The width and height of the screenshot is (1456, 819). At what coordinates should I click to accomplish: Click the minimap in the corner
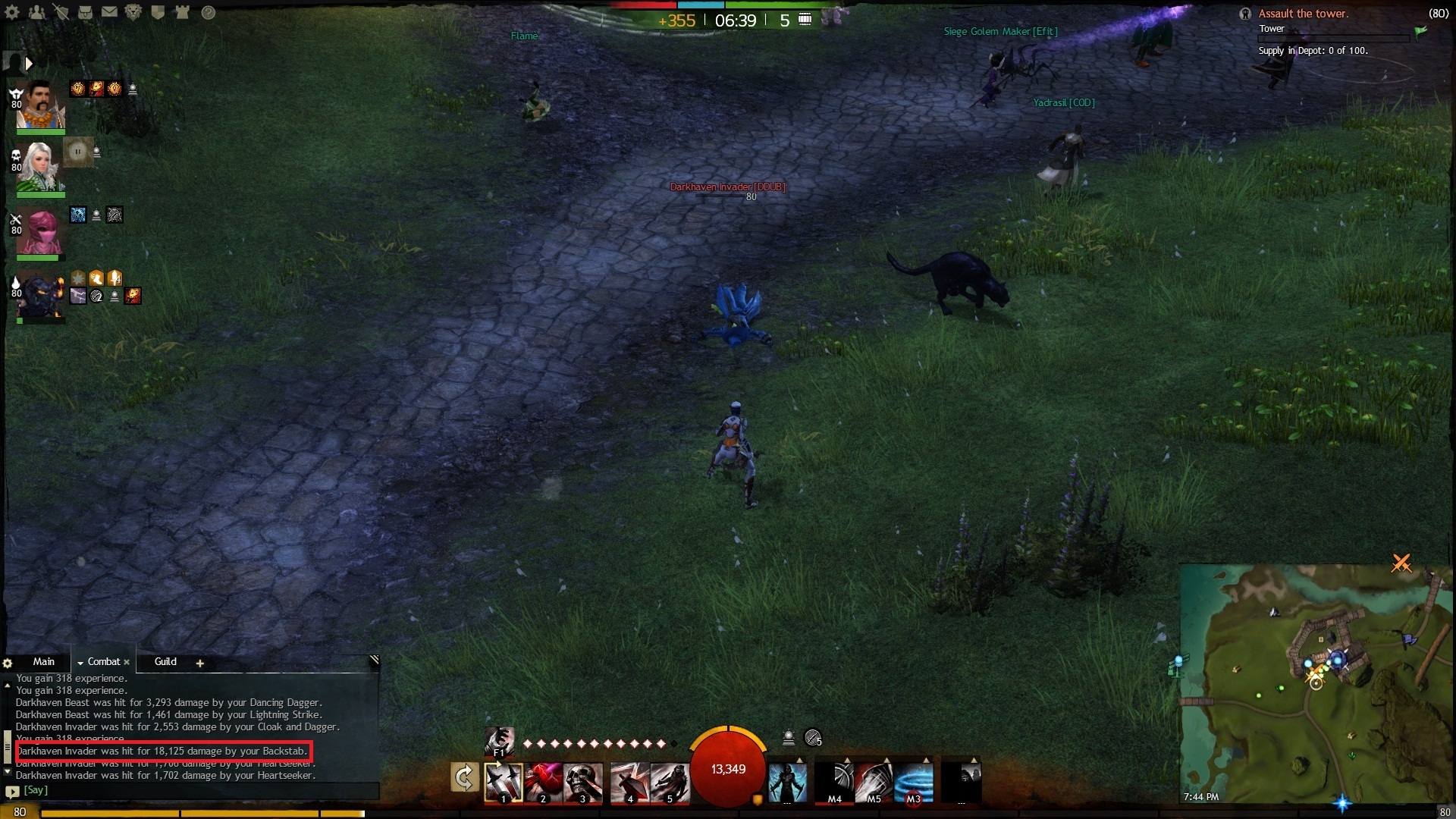1316,682
